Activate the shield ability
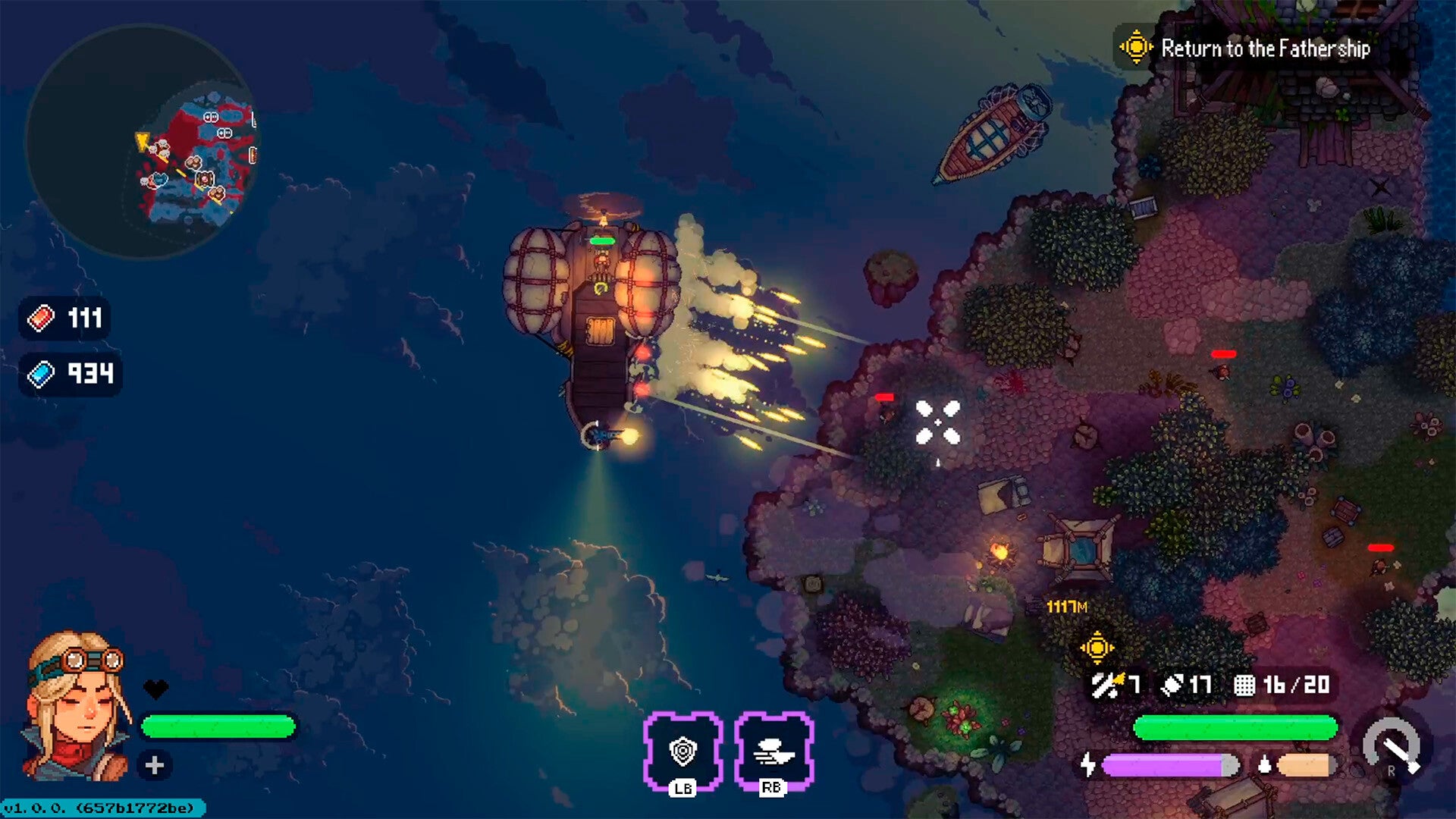Image resolution: width=1456 pixels, height=819 pixels. point(682,751)
